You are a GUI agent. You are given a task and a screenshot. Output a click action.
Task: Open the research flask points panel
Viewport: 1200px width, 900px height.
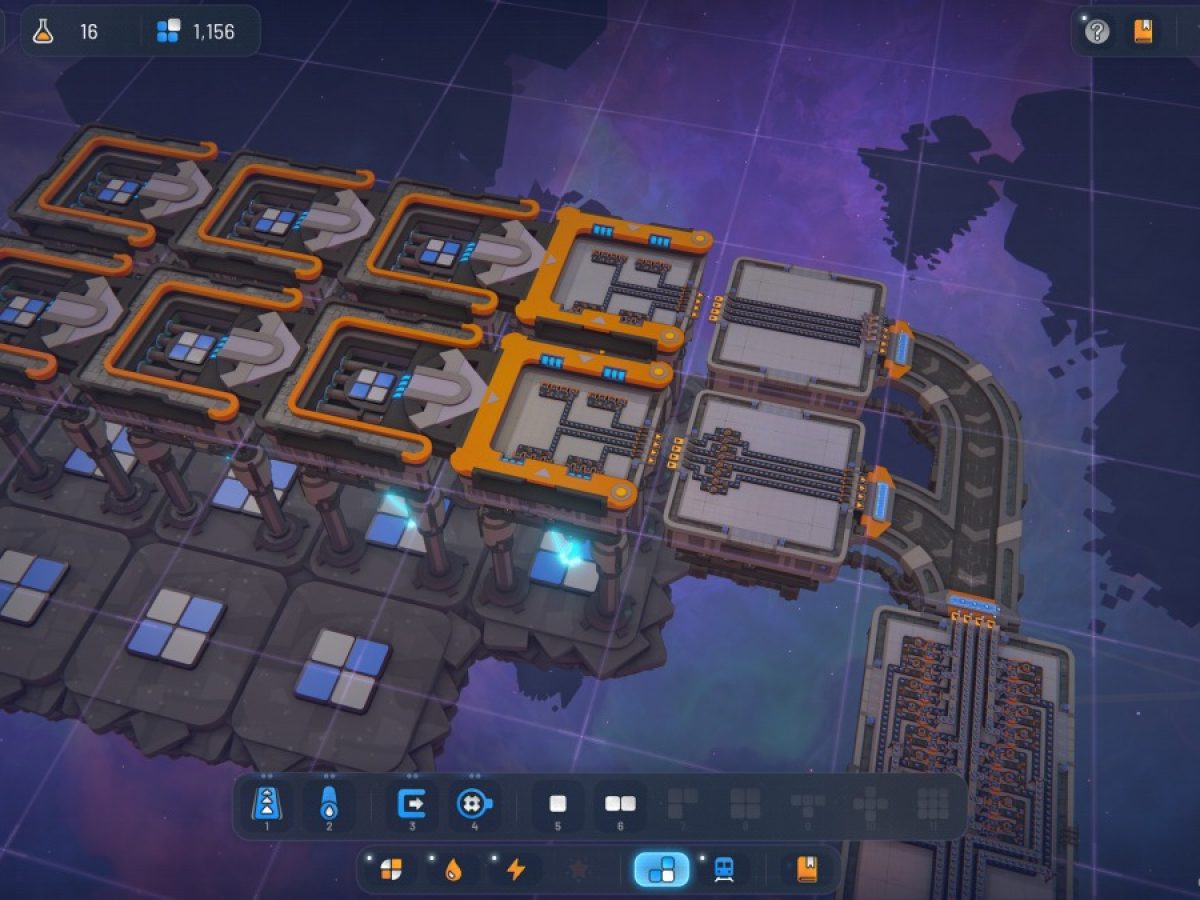(43, 32)
